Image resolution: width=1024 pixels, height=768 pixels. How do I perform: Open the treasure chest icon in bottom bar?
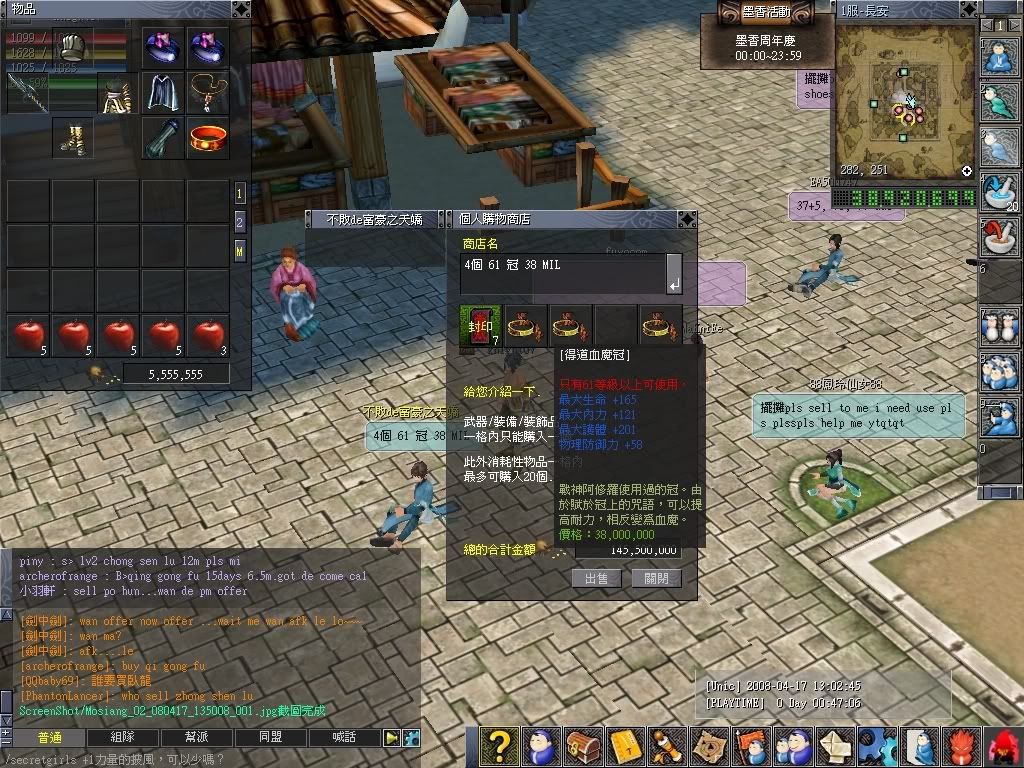(x=582, y=747)
